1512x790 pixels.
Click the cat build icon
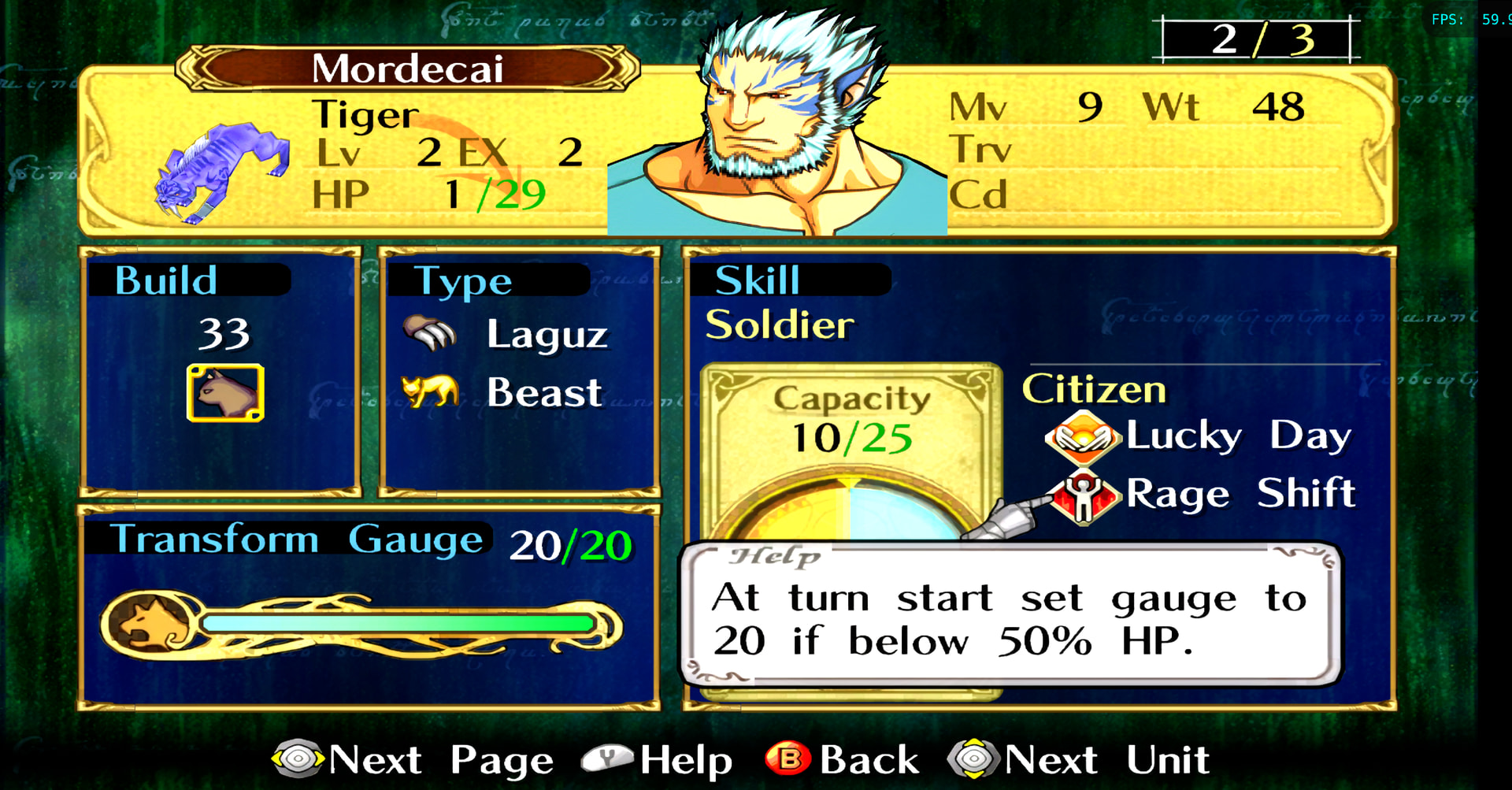pos(225,392)
